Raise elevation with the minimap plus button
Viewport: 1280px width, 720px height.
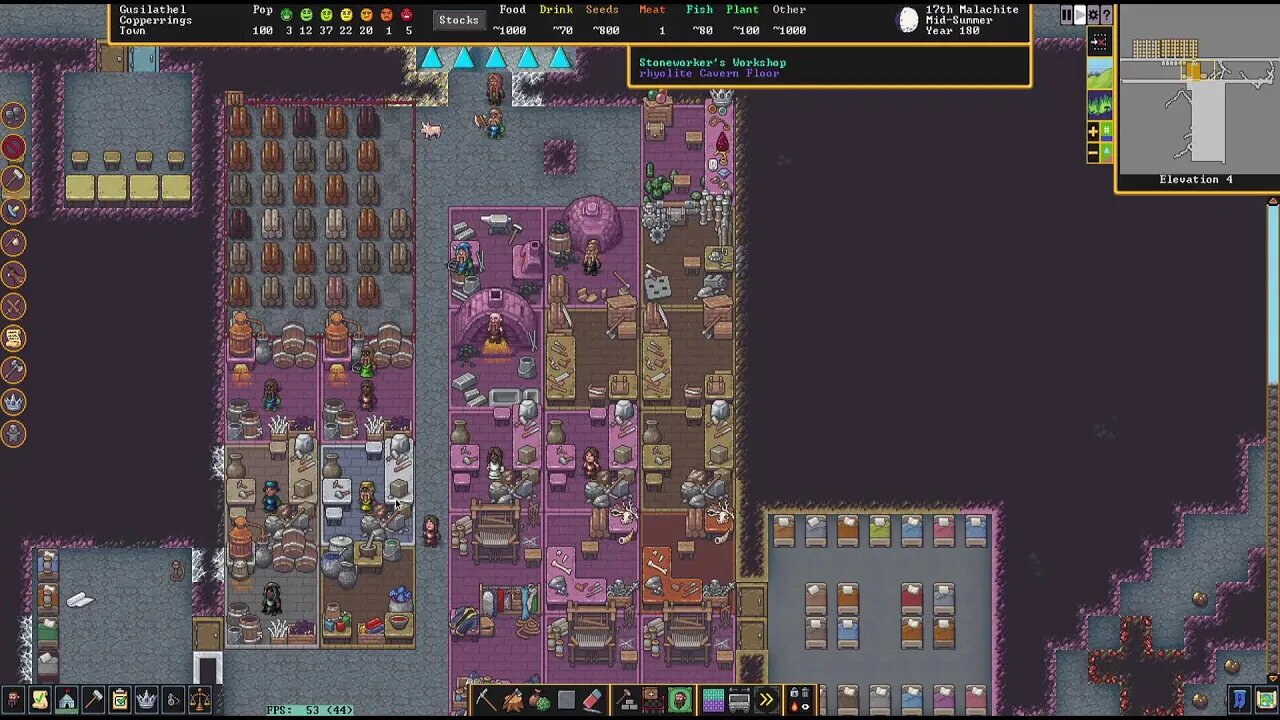tap(1092, 130)
